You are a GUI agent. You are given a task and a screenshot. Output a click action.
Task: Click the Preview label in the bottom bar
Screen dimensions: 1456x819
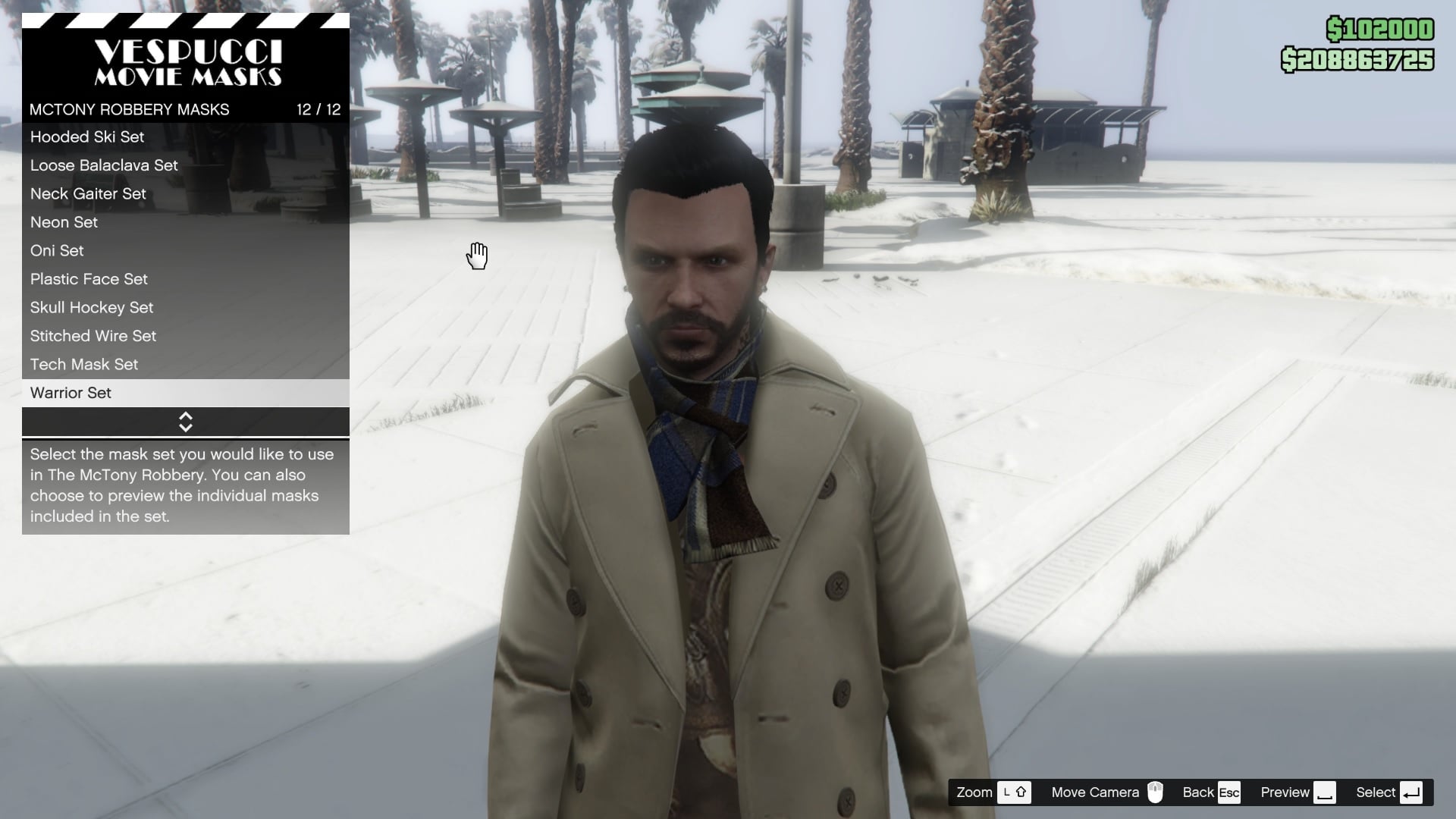tap(1285, 792)
